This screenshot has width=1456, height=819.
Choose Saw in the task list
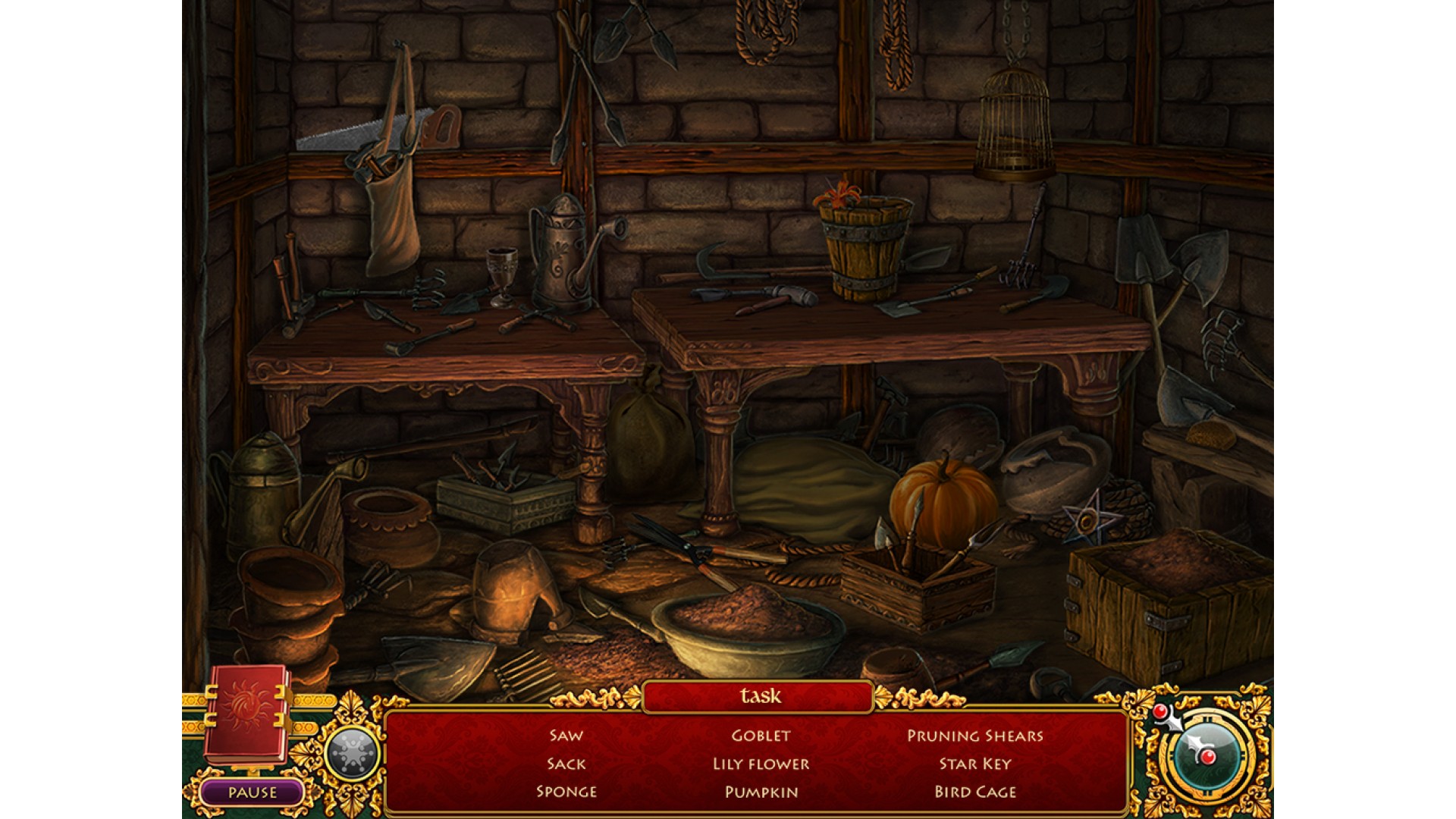click(x=566, y=736)
